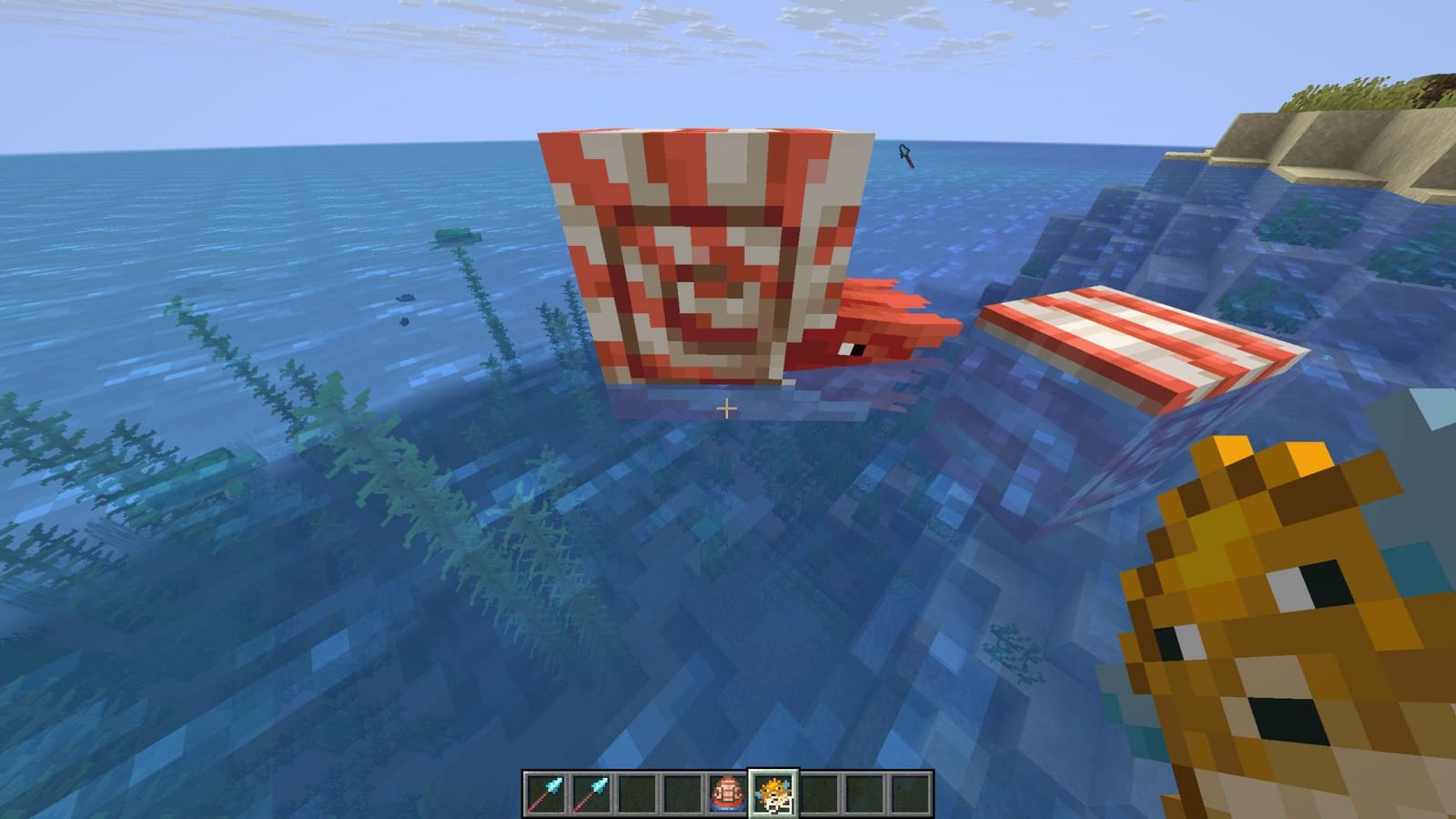
Task: Click the last empty hotbar slot on the right
Action: [910, 792]
